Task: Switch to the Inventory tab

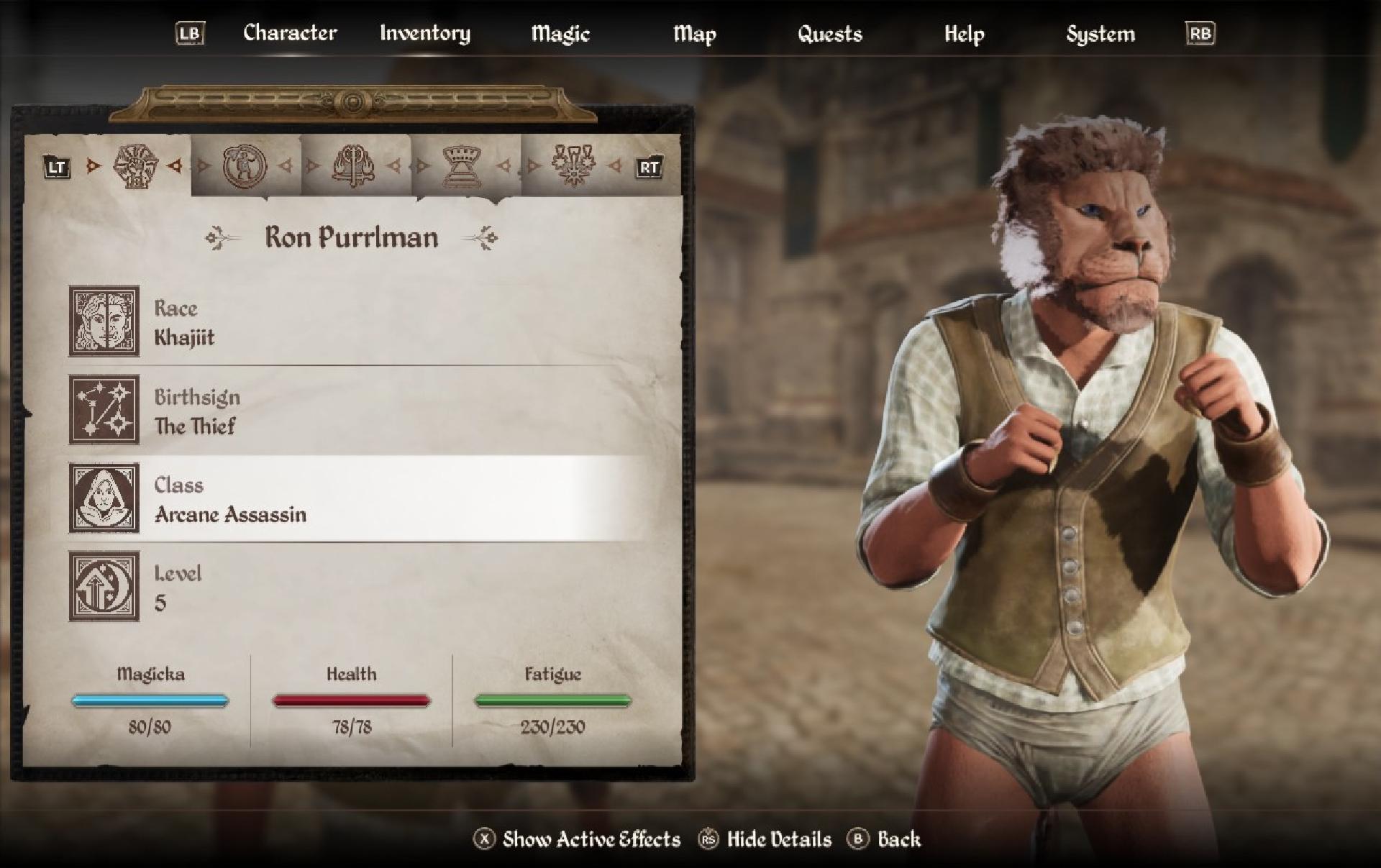Action: tap(424, 33)
